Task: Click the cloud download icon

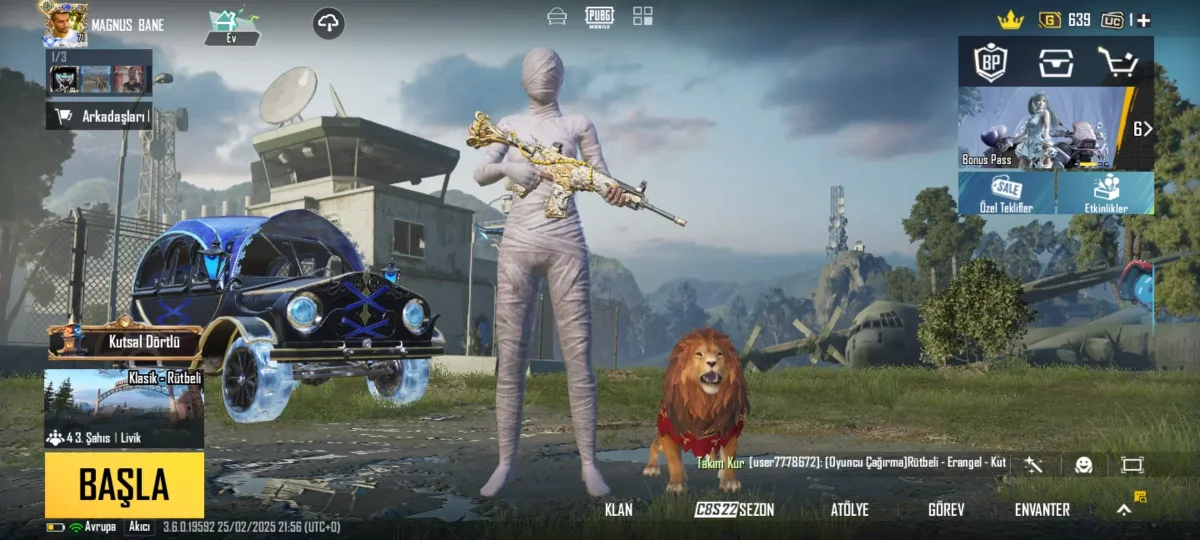Action: pyautogui.click(x=329, y=23)
